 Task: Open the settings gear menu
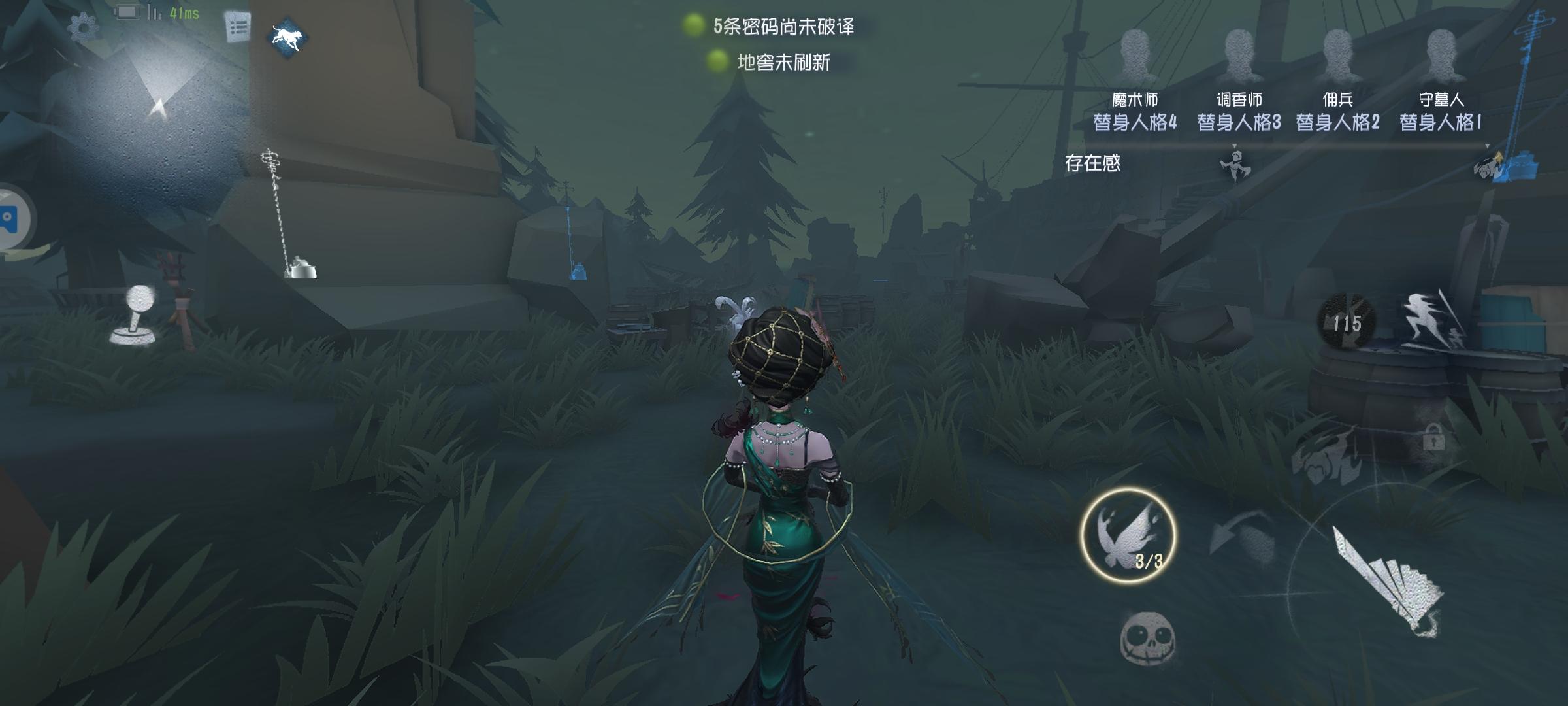coord(84,27)
